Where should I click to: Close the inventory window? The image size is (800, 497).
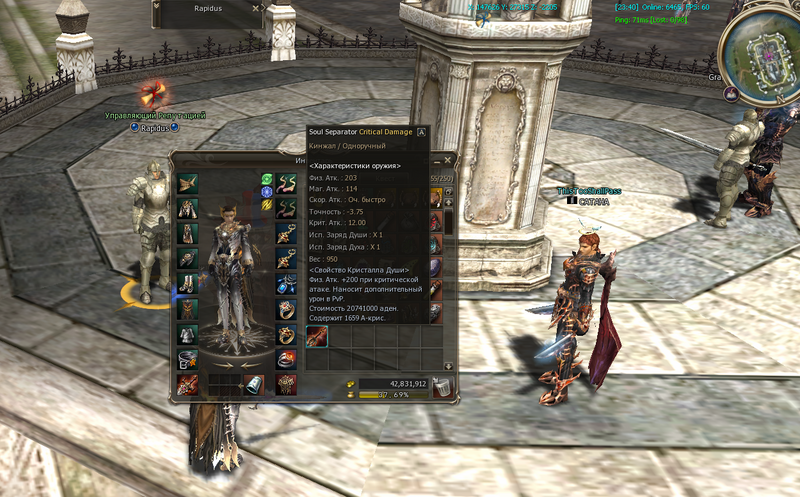click(x=447, y=160)
